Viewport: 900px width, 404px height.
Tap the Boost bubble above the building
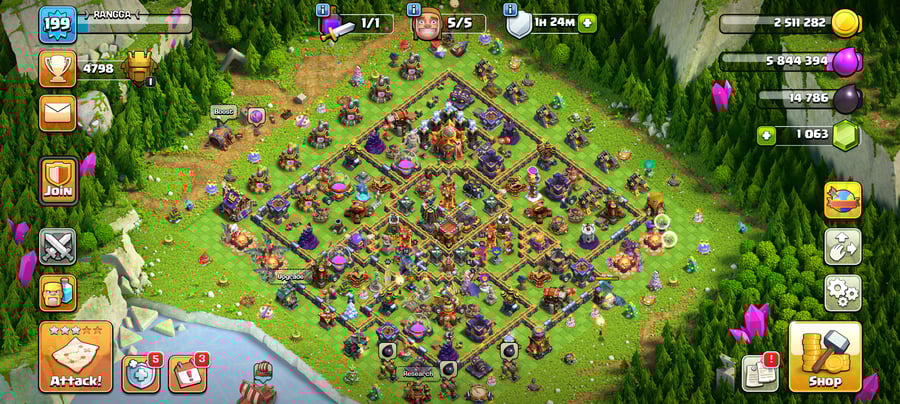[x=221, y=112]
